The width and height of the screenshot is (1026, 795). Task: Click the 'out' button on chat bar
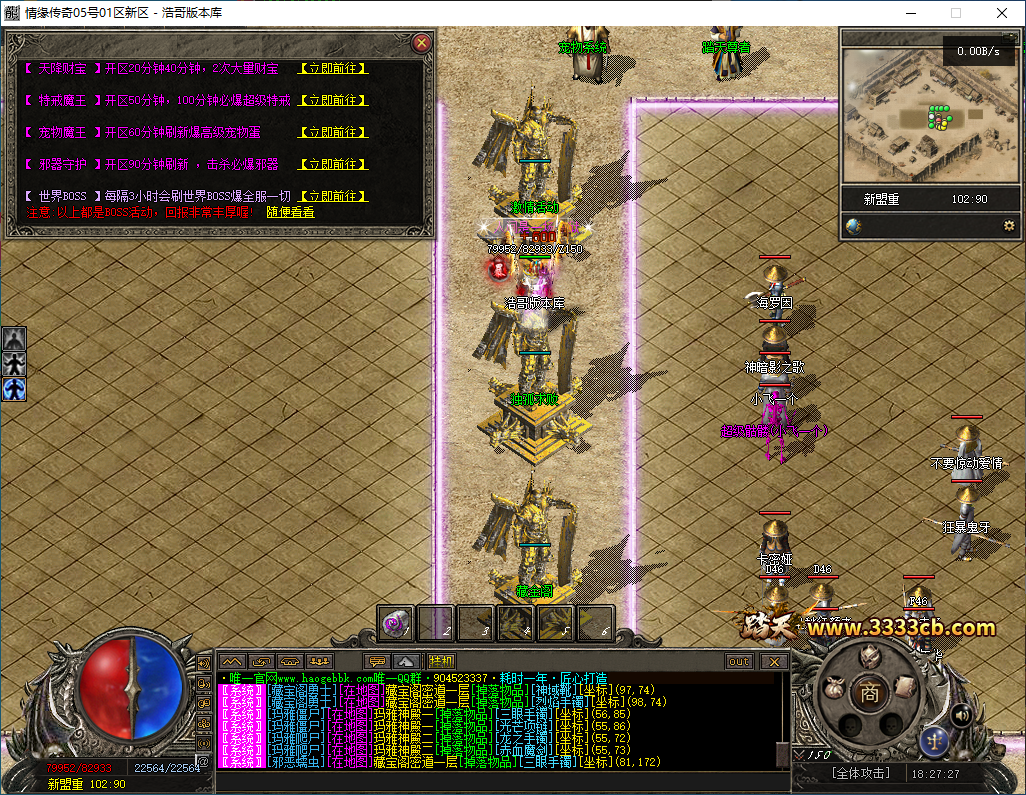739,661
